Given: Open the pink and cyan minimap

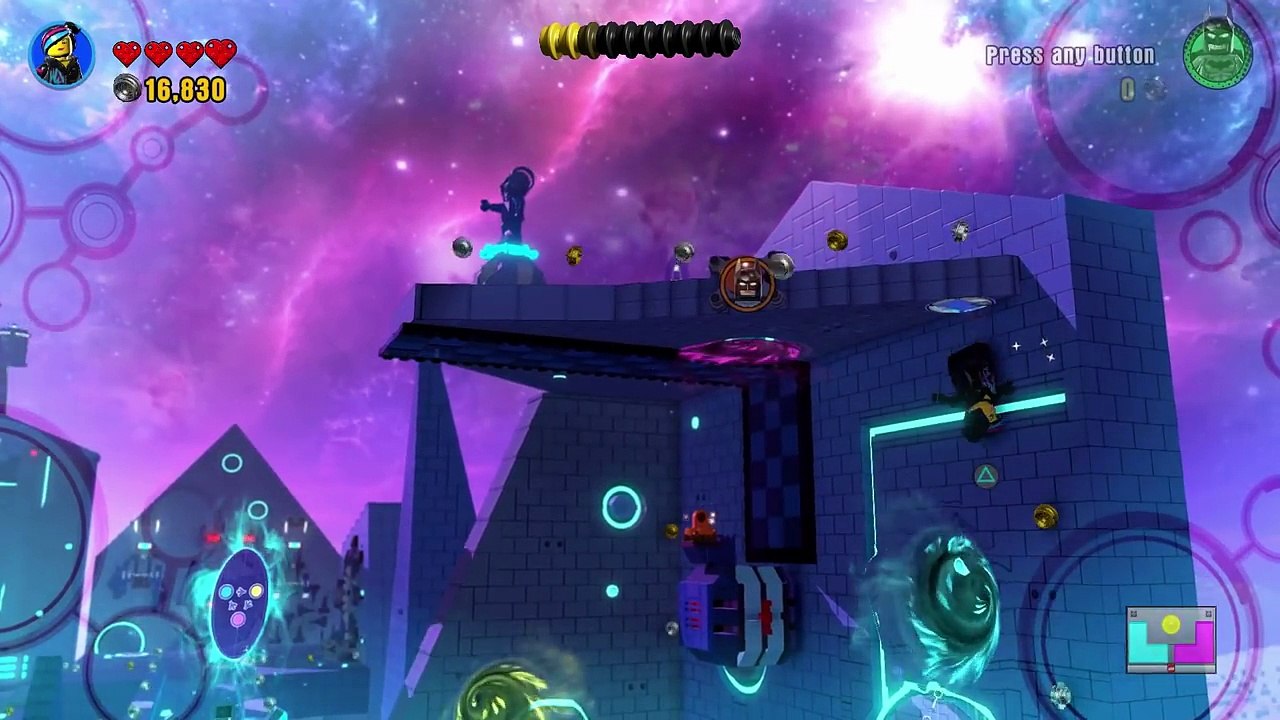Looking at the screenshot, I should pos(1170,640).
